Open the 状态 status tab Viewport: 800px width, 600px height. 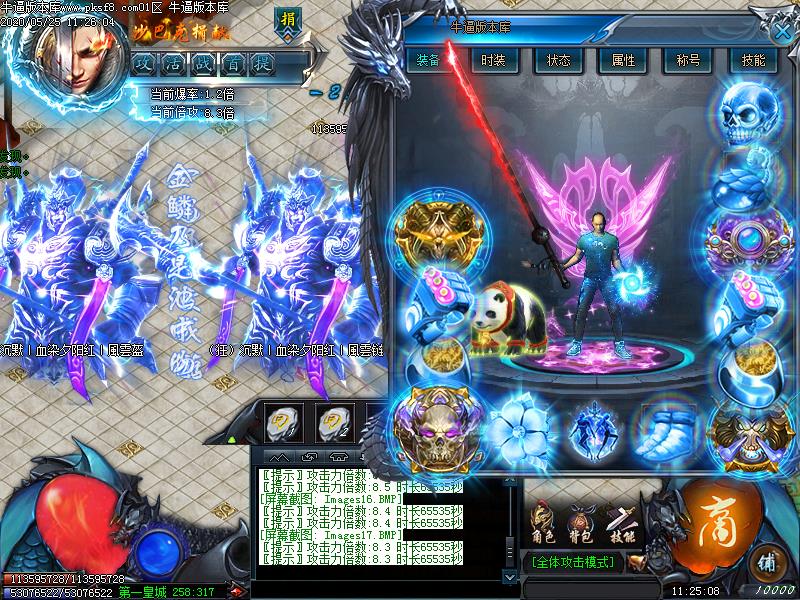(558, 61)
